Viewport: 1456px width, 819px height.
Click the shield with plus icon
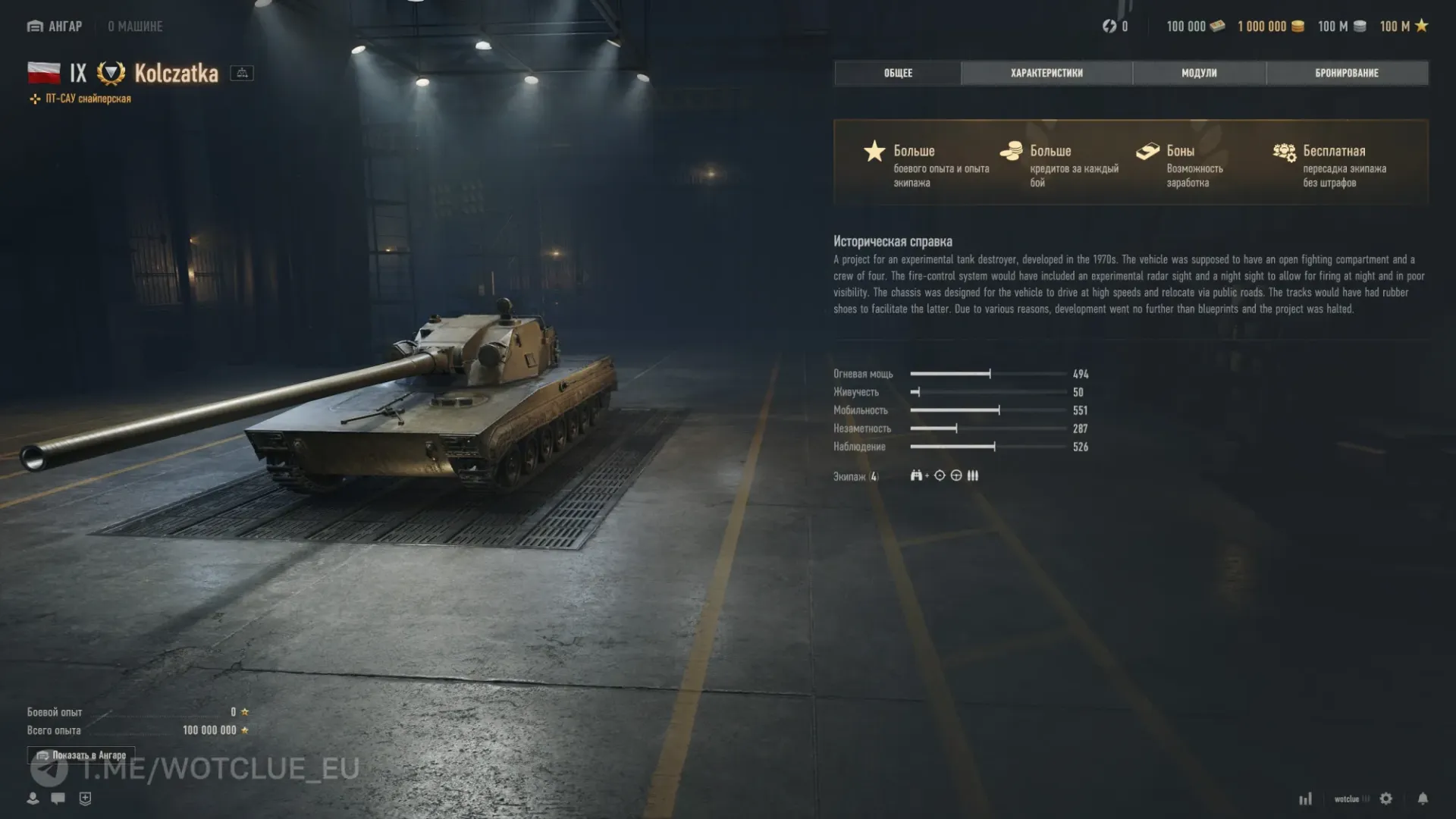tap(85, 798)
